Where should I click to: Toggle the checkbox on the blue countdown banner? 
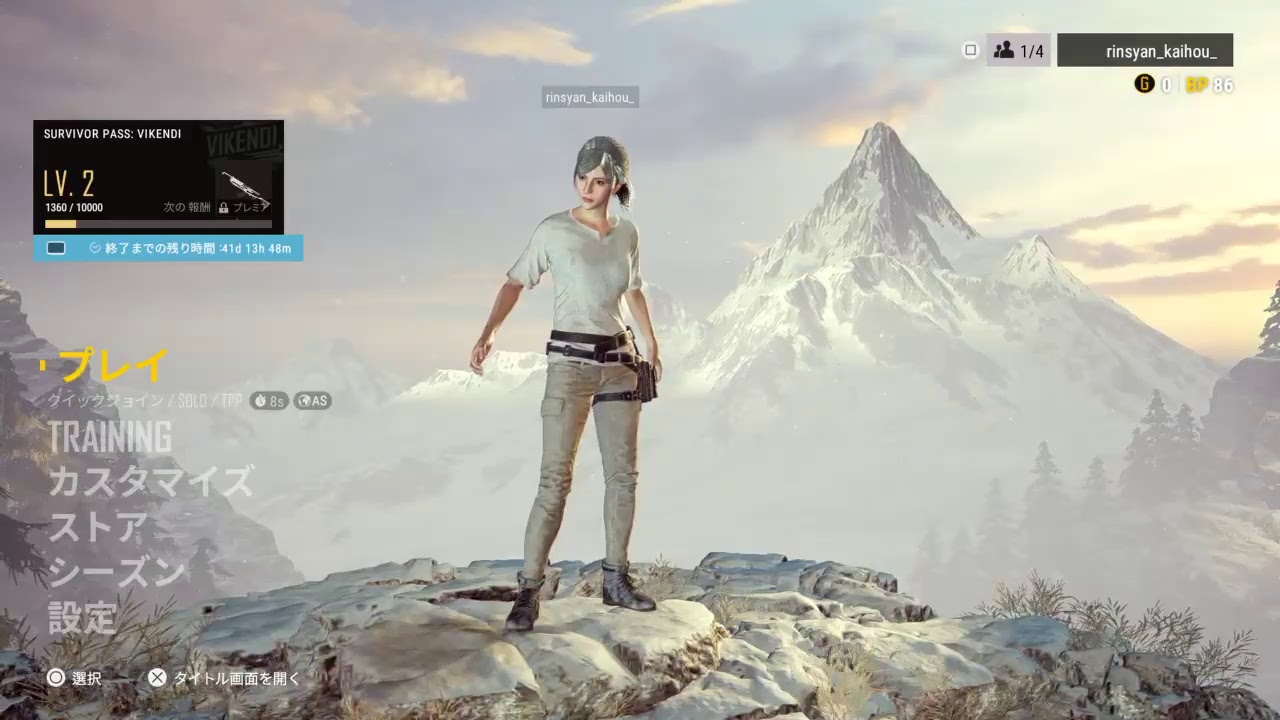[x=56, y=247]
